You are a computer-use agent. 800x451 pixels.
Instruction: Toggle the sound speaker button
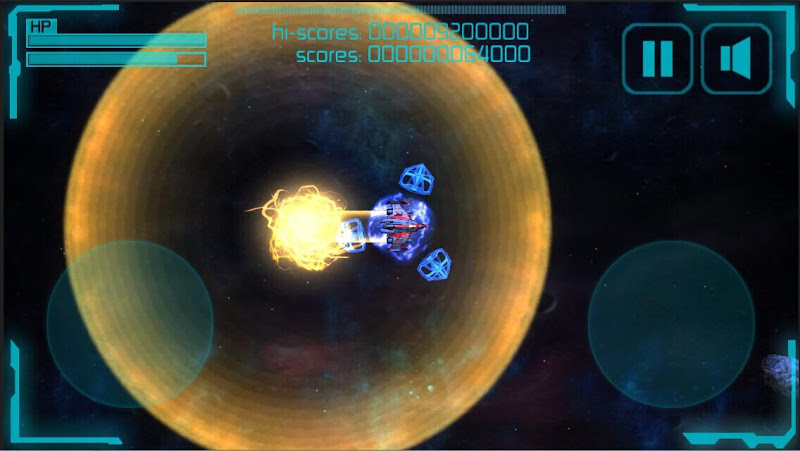pos(736,58)
